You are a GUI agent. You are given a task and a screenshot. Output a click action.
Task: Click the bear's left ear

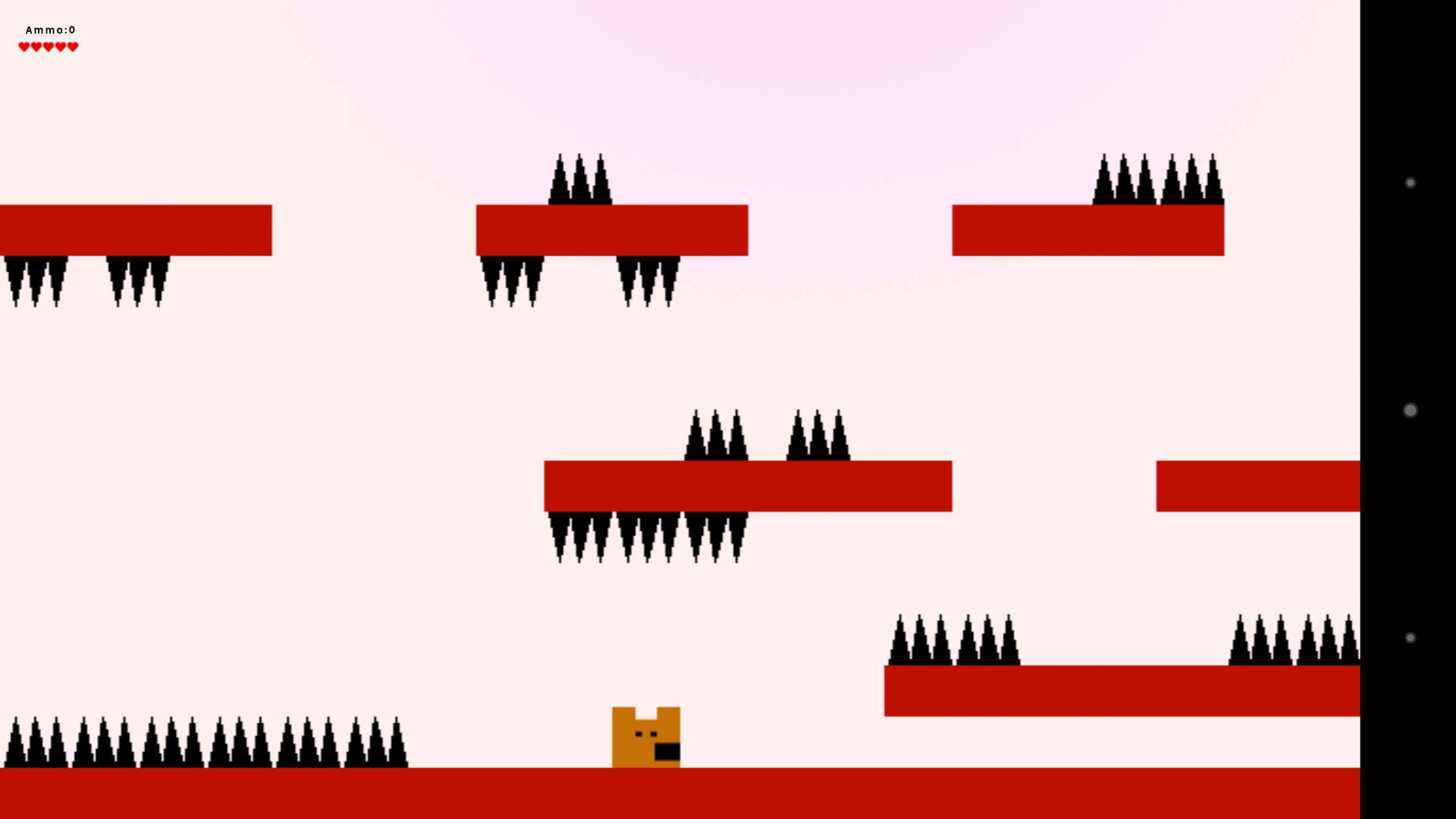[x=626, y=713]
